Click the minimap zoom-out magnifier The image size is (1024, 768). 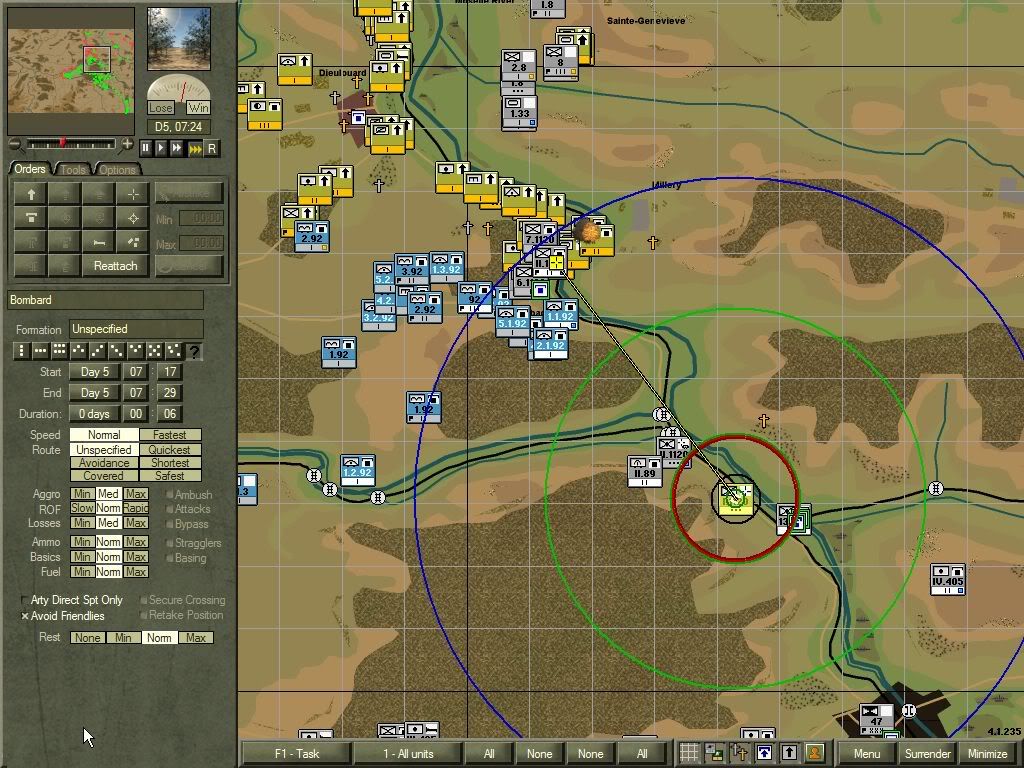point(14,144)
